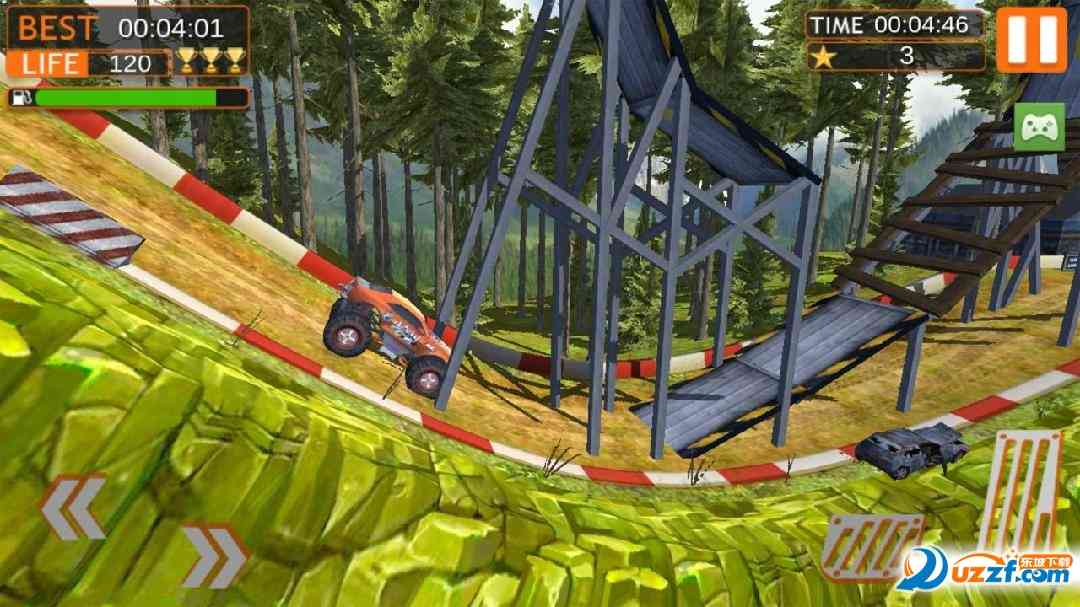
Task: Steer right with the right chevron arrow
Action: 214,556
